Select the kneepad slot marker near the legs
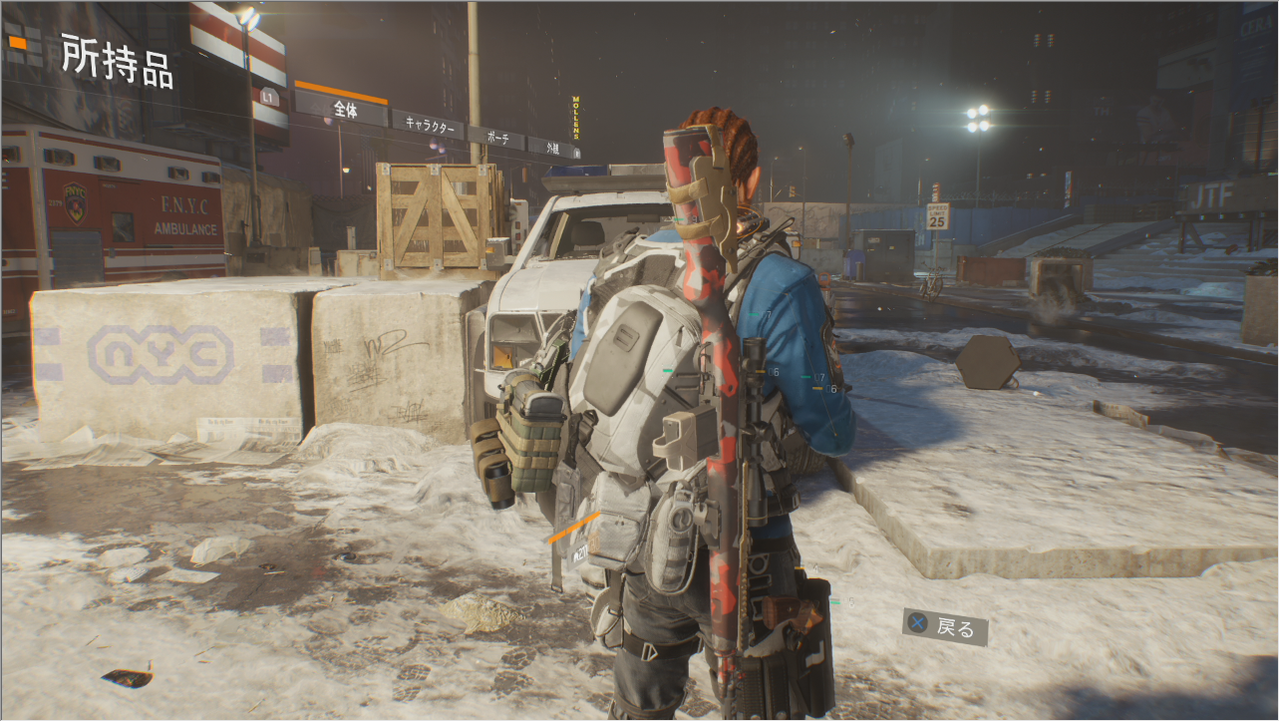Image resolution: width=1280 pixels, height=722 pixels. (836, 602)
